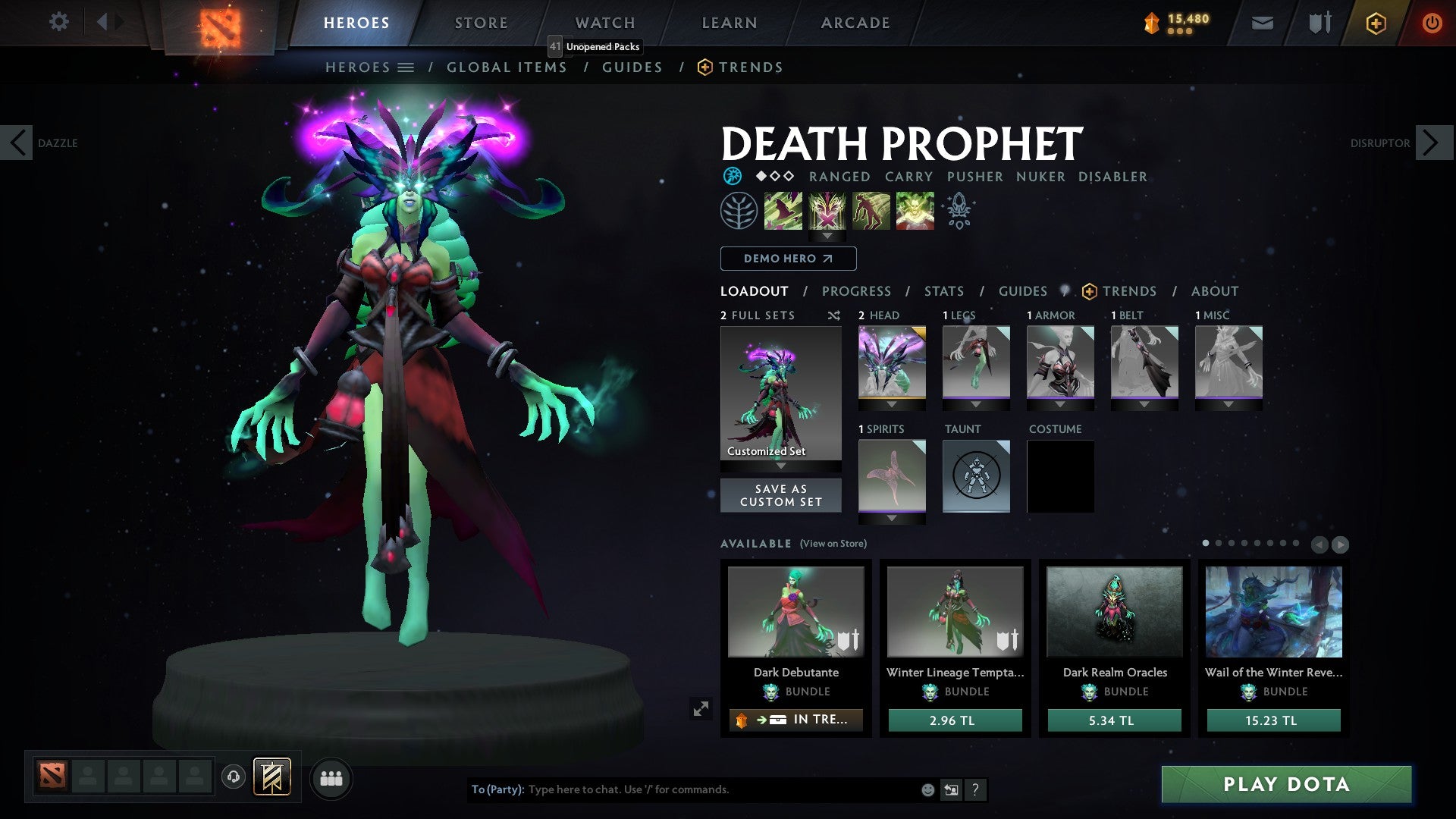Open settings with the gear icon
The width and height of the screenshot is (1456, 819).
[58, 22]
